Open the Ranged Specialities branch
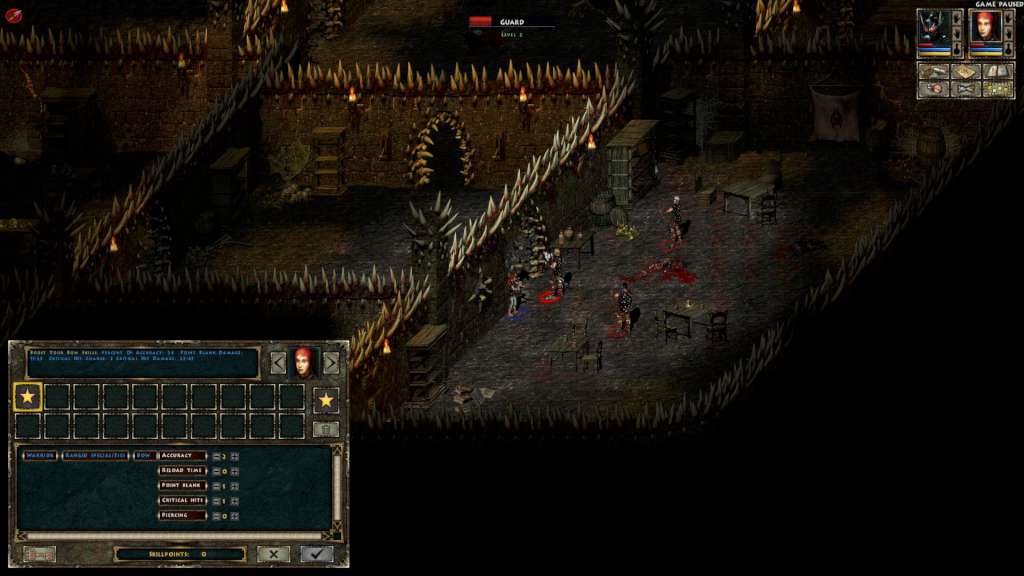This screenshot has height=576, width=1024. (95, 455)
